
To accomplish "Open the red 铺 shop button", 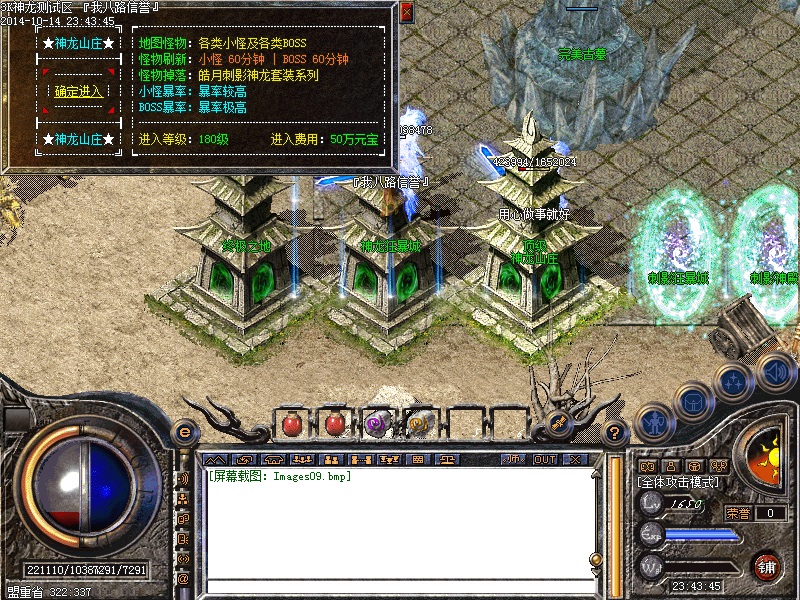I will coord(767,567).
